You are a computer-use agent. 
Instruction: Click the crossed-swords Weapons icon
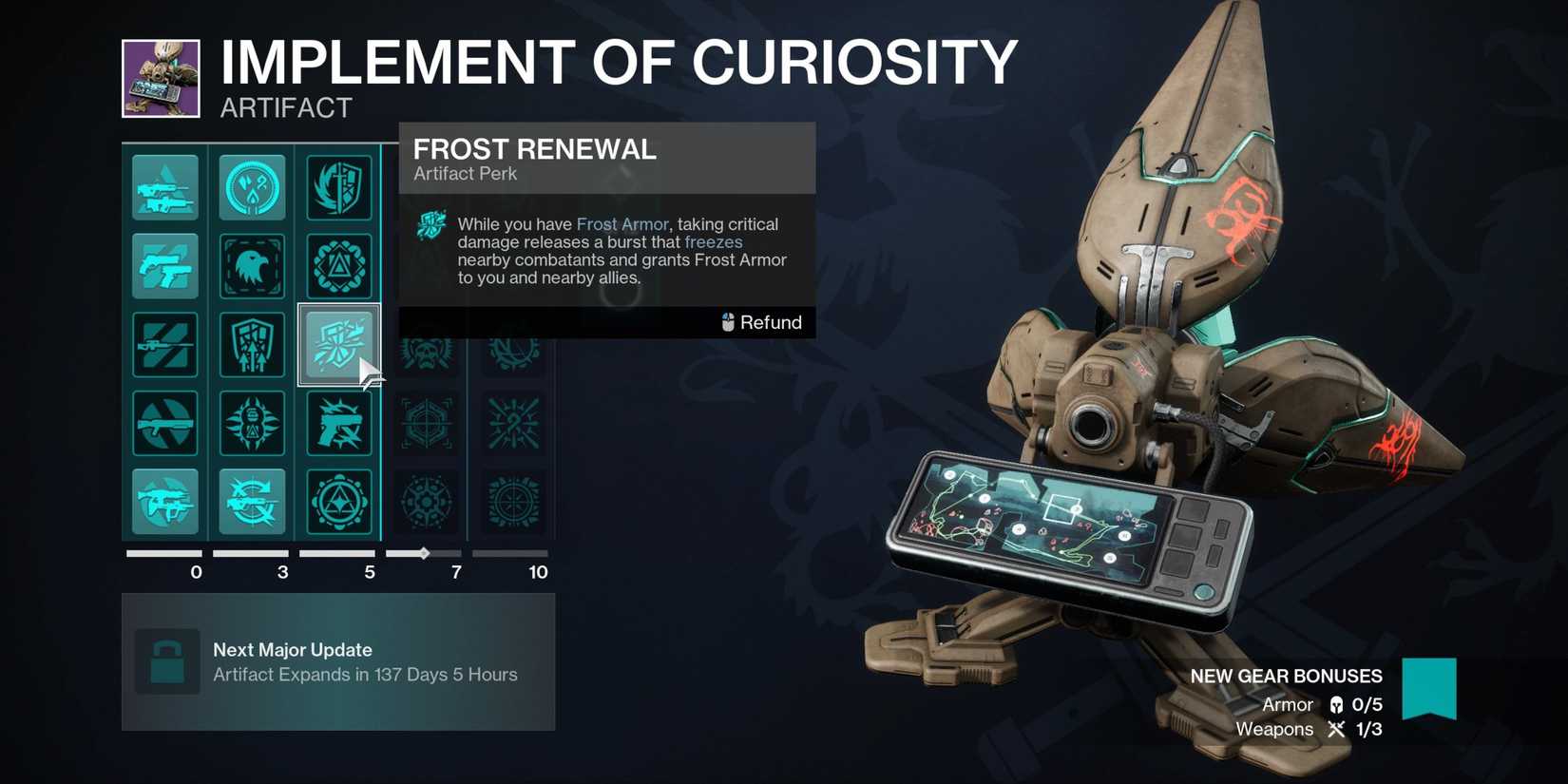click(x=1338, y=730)
